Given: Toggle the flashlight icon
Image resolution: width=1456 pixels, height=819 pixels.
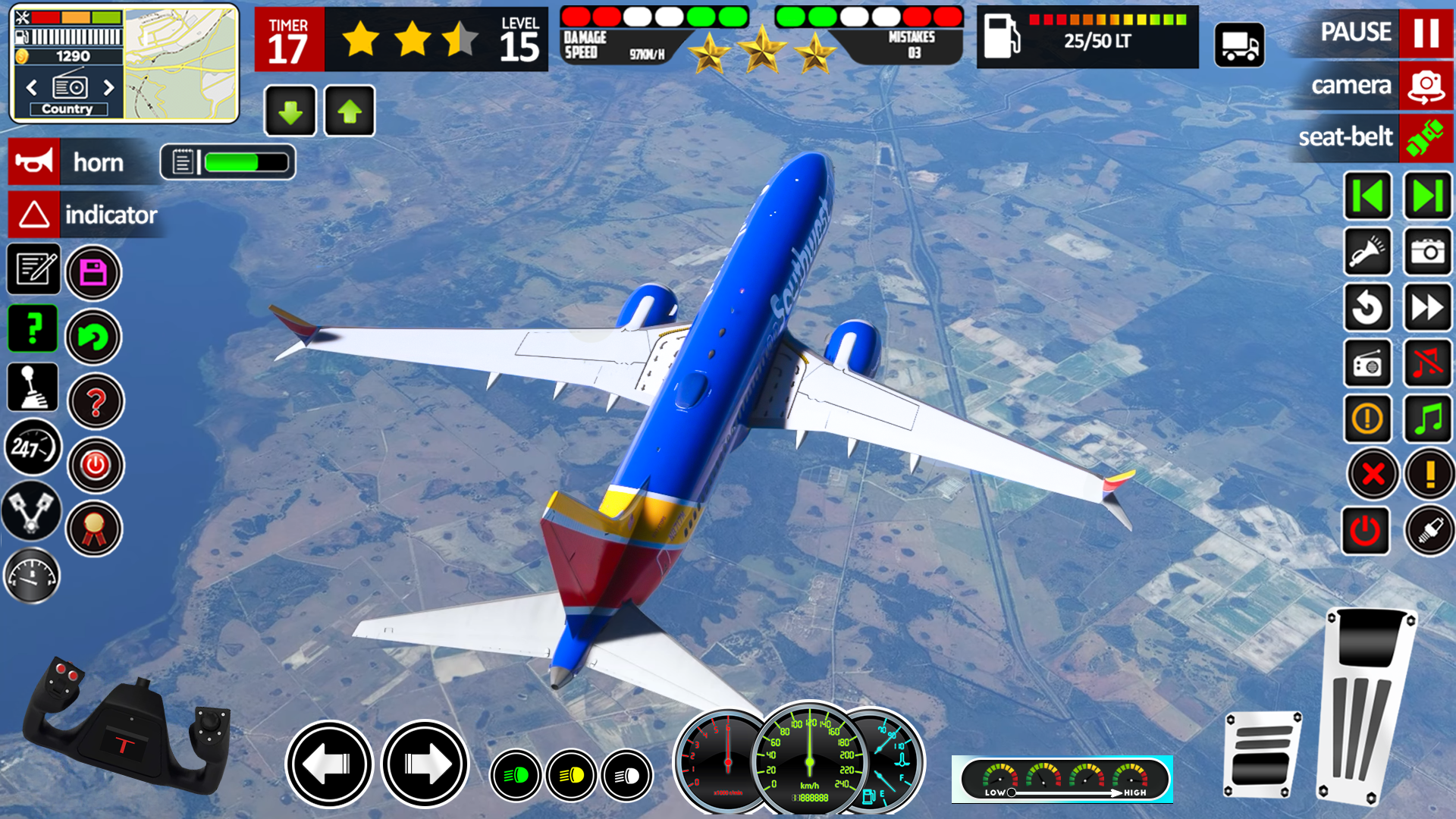Looking at the screenshot, I should click(x=1367, y=251).
